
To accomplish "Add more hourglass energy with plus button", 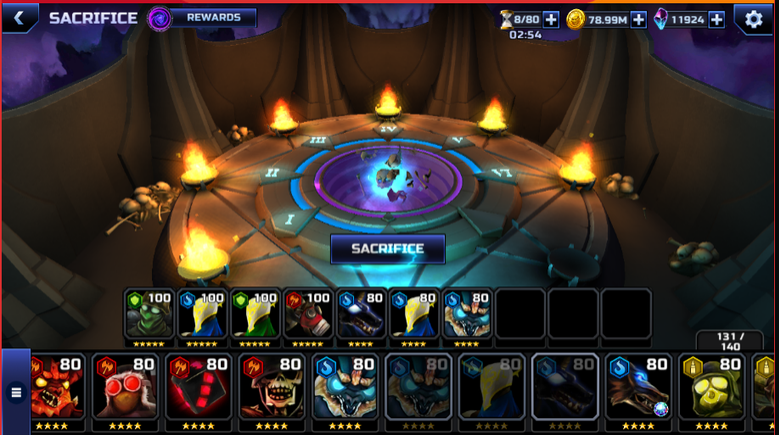I will click(550, 19).
